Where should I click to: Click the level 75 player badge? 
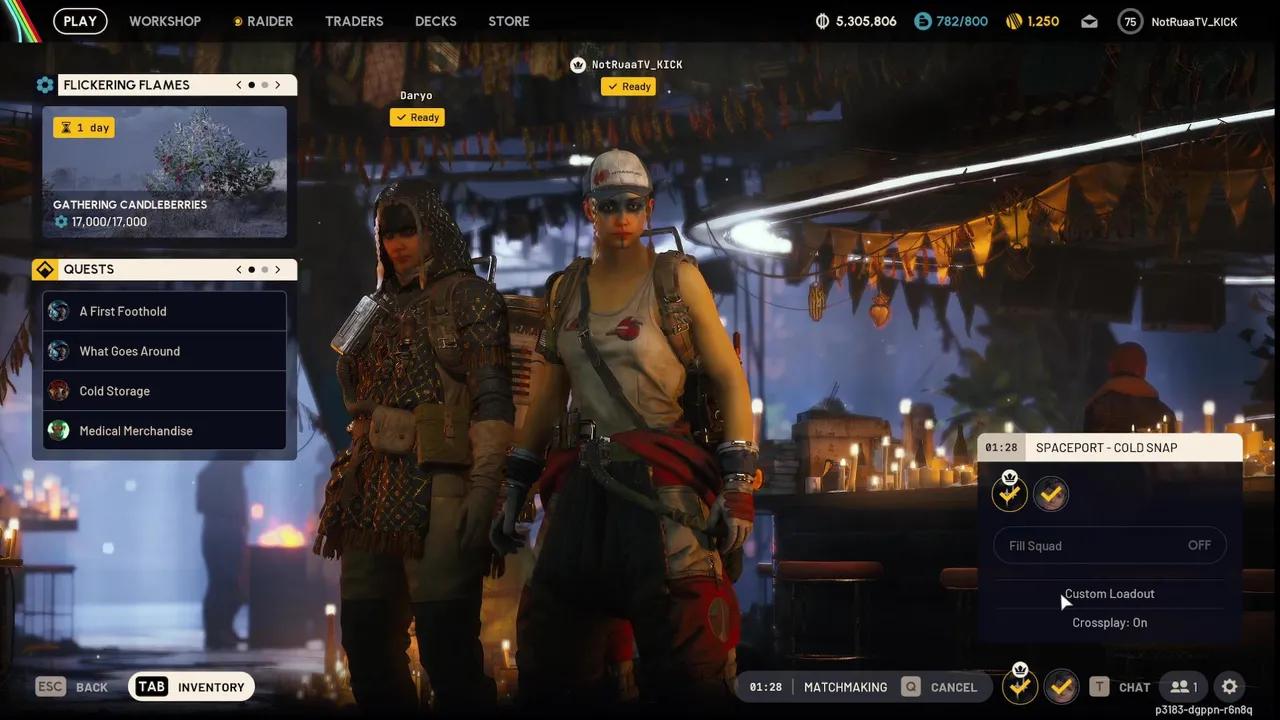pyautogui.click(x=1130, y=20)
